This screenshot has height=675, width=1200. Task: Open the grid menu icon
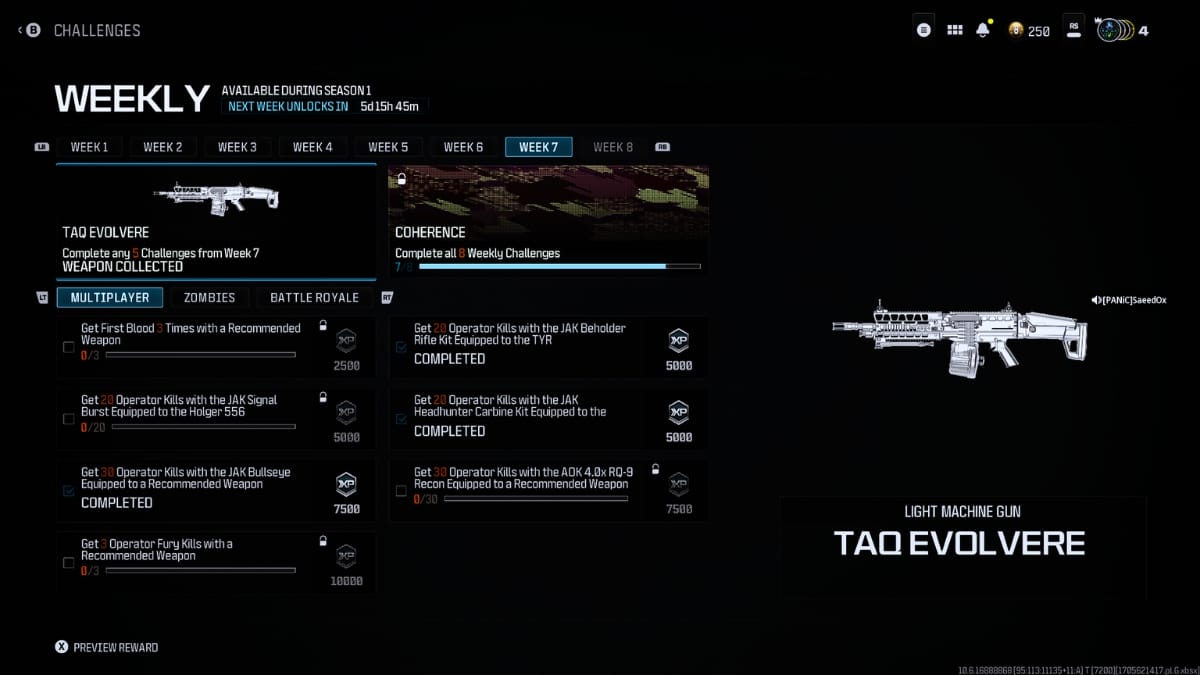coord(955,30)
